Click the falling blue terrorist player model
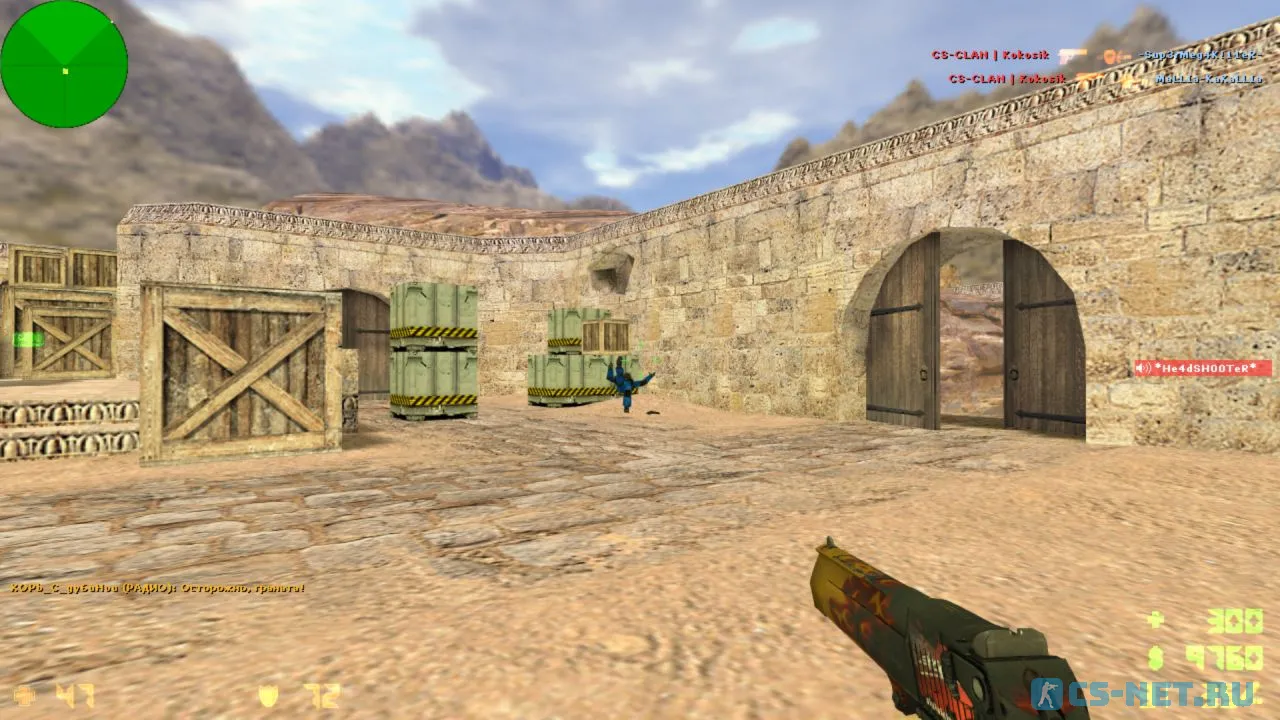Image resolution: width=1280 pixels, height=720 pixels. tap(625, 388)
